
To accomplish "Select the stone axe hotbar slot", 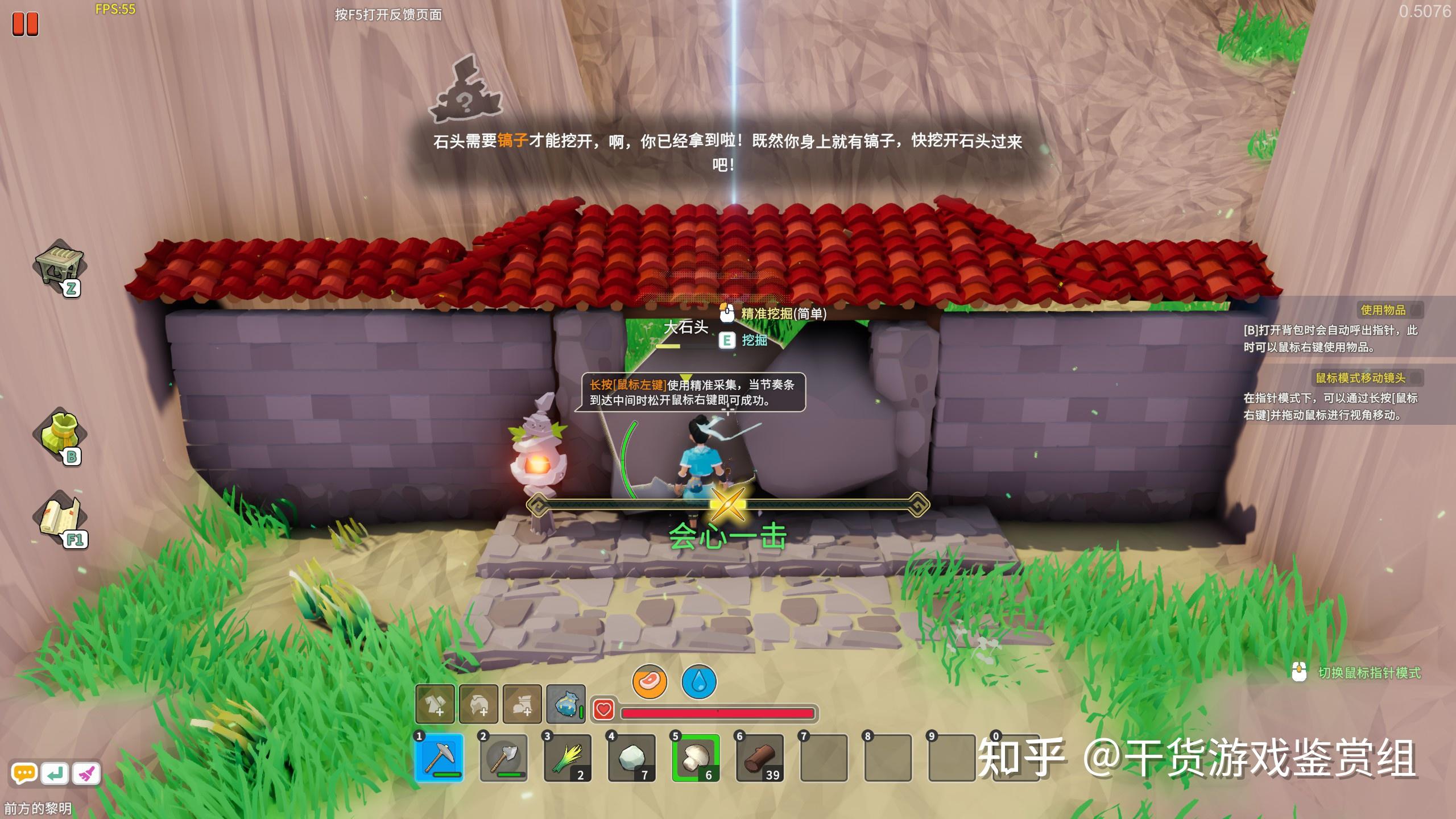I will (x=503, y=758).
